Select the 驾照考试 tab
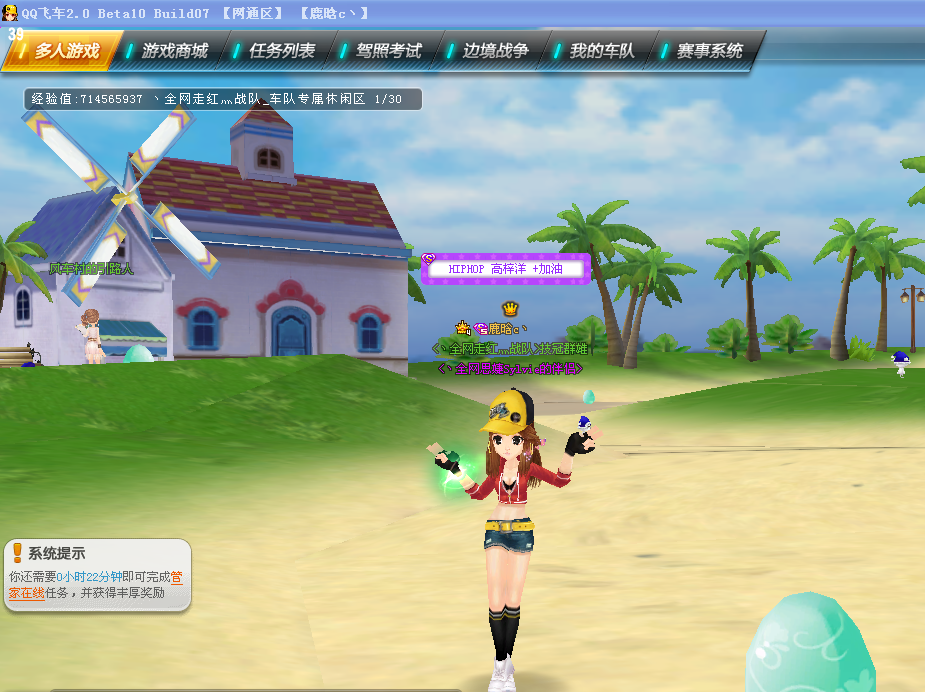Viewport: 925px width, 692px height. (388, 51)
